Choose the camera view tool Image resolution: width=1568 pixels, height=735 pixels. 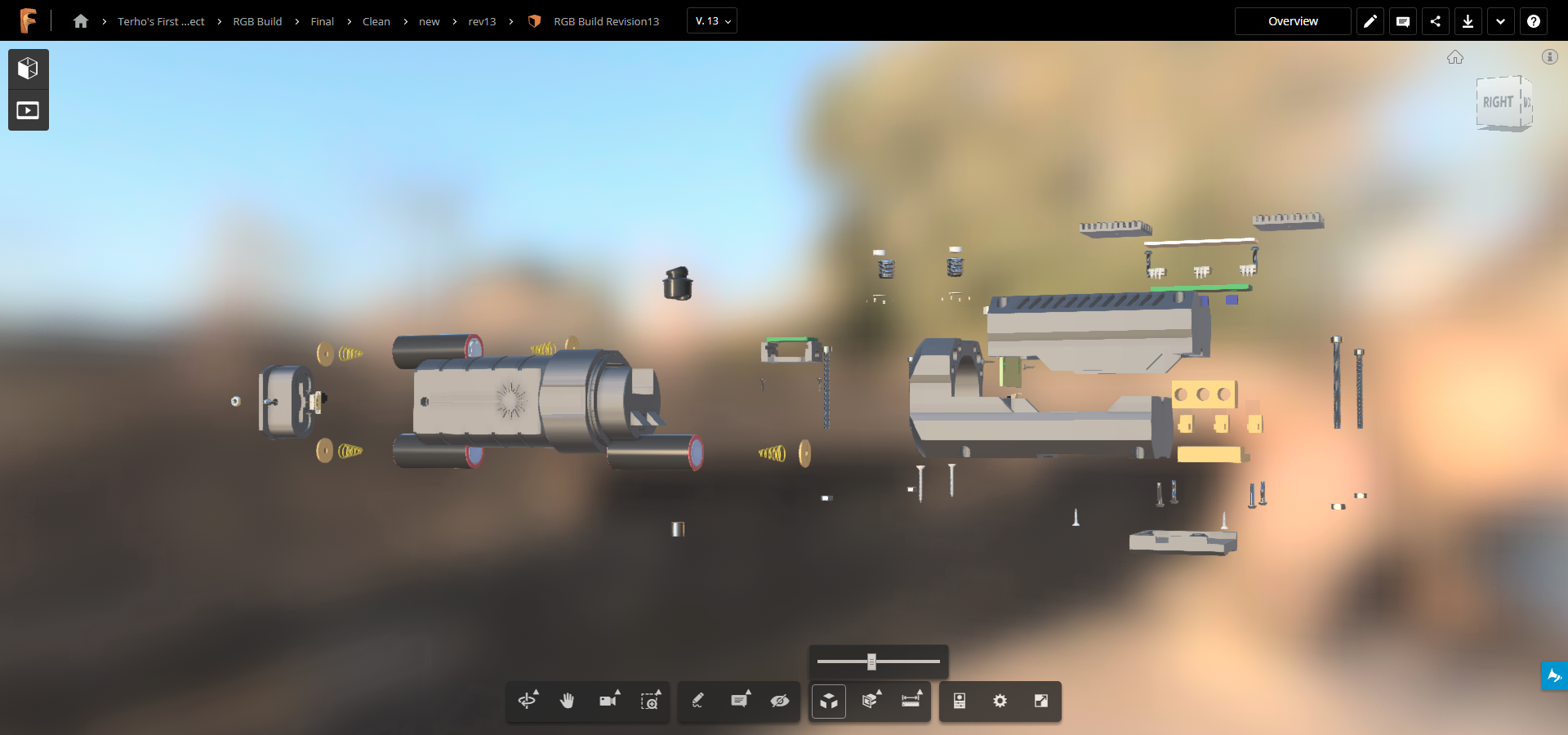pyautogui.click(x=608, y=701)
